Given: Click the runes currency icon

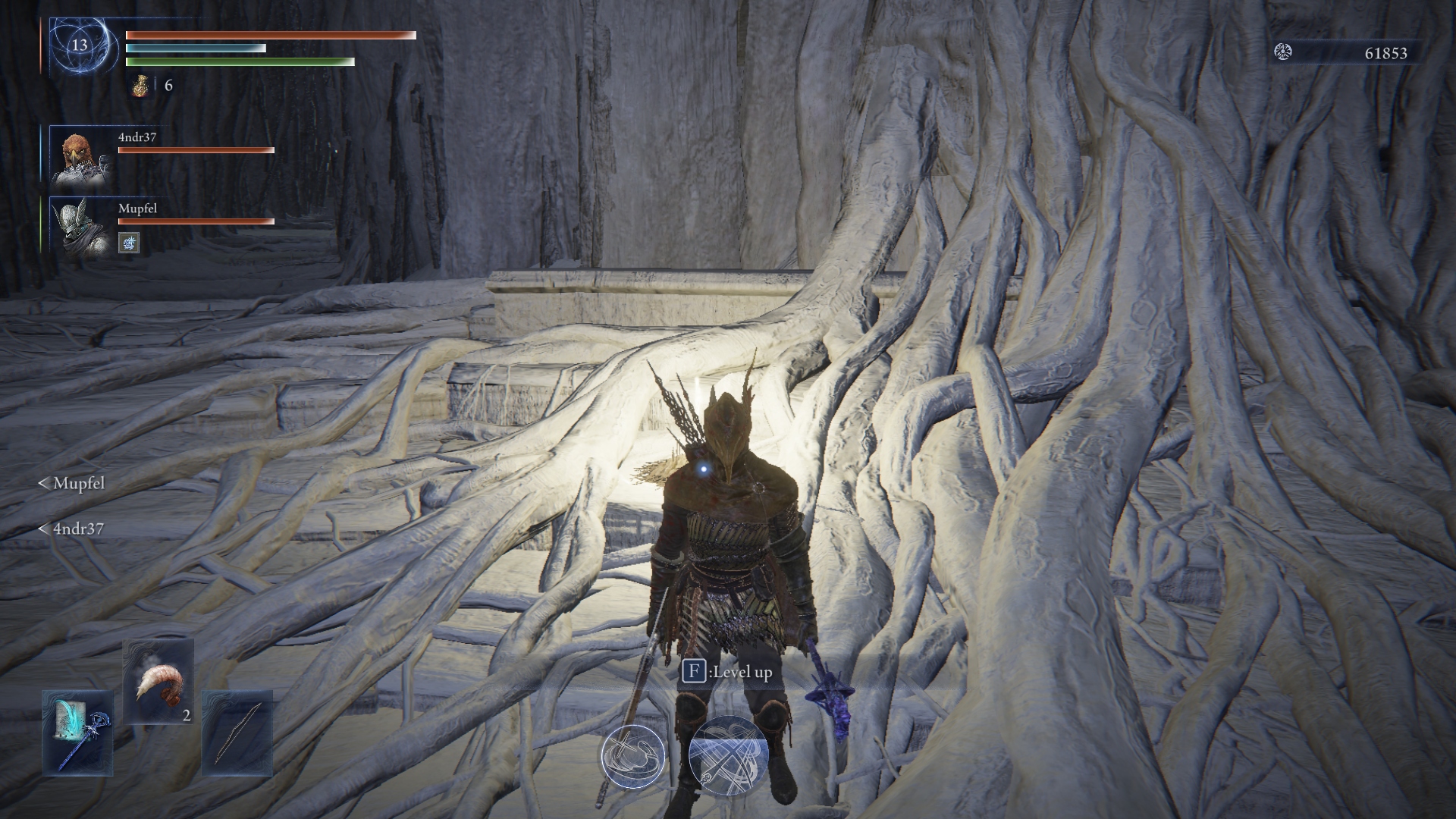Looking at the screenshot, I should pos(1283,52).
